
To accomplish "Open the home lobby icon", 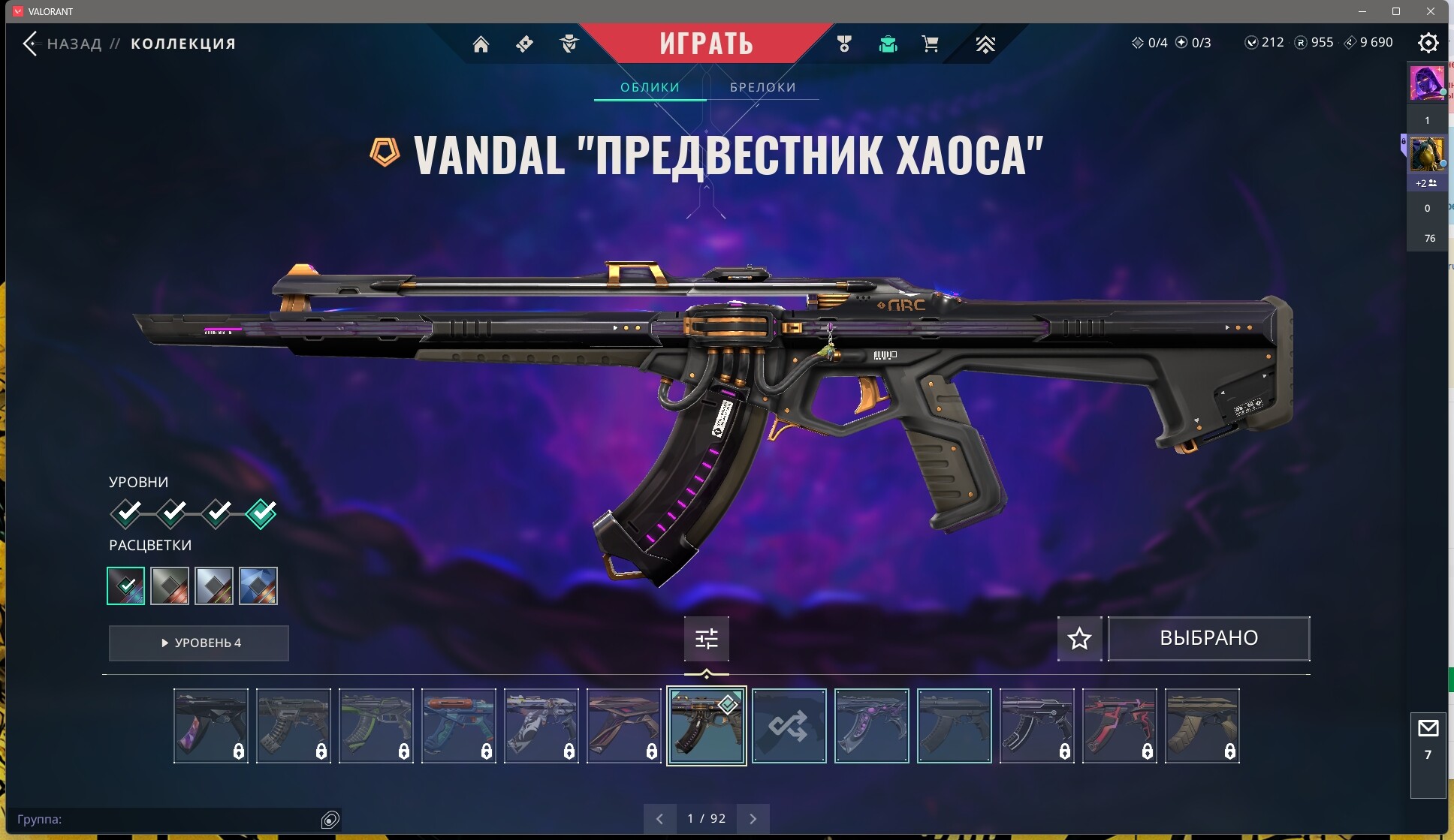I will [x=481, y=44].
